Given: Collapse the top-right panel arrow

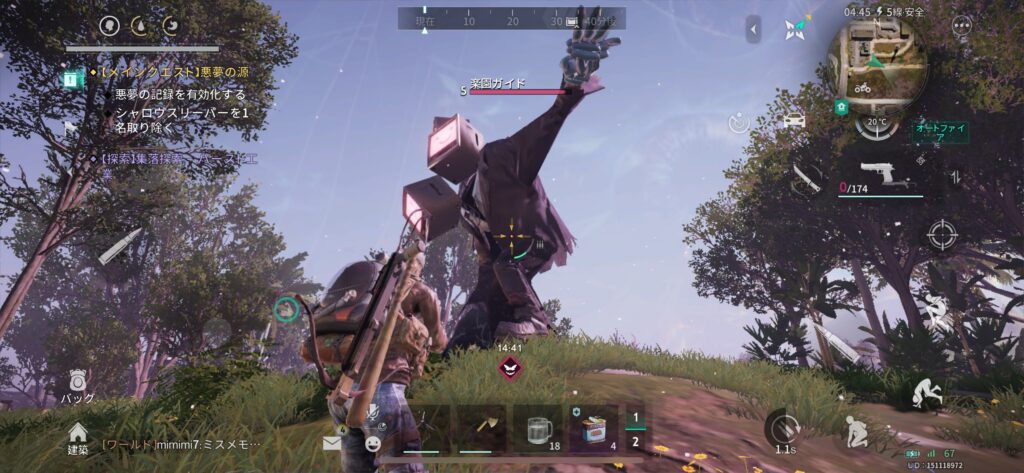Looking at the screenshot, I should coord(754,29).
